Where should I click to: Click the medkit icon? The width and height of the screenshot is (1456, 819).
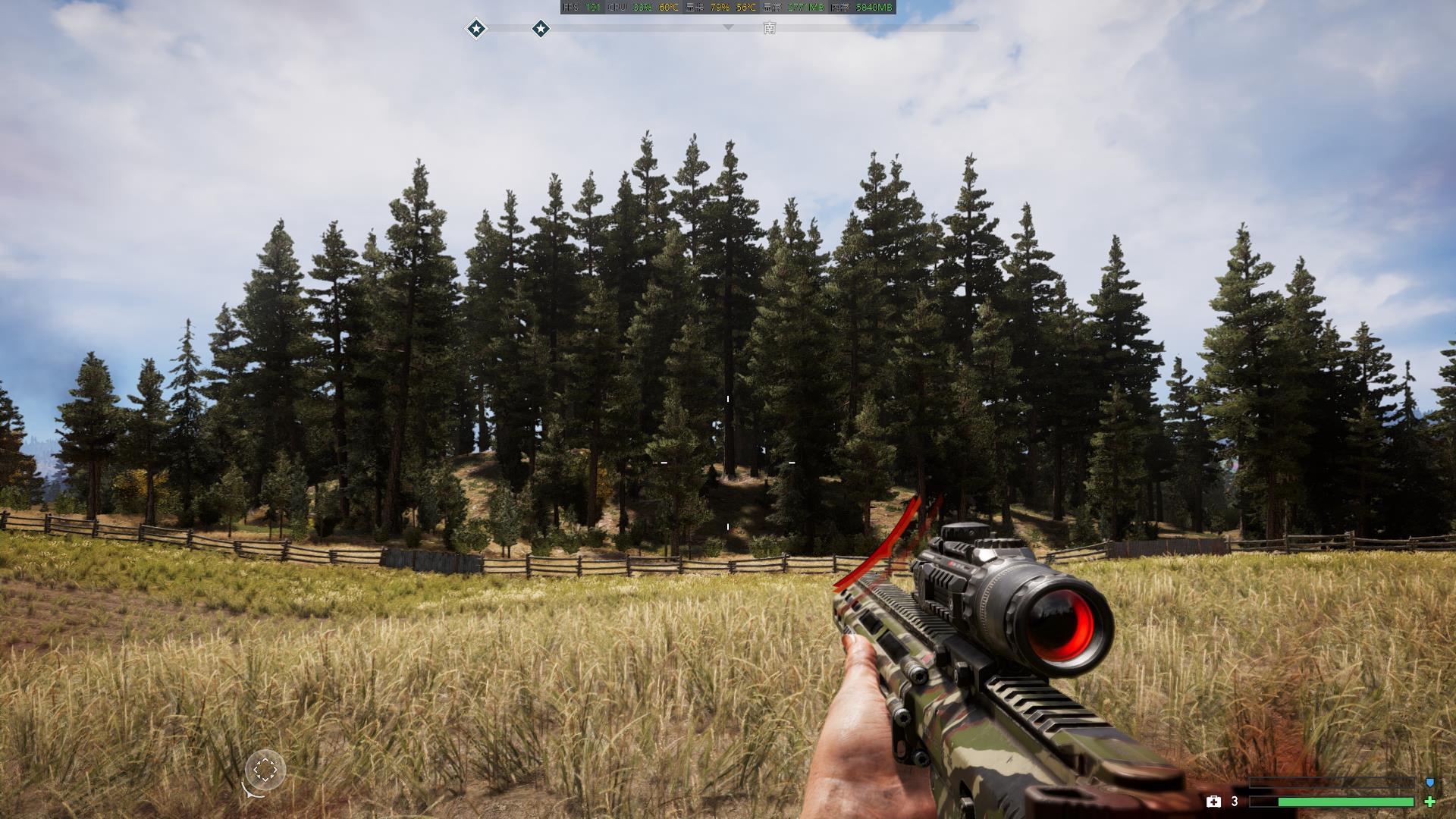[1213, 802]
